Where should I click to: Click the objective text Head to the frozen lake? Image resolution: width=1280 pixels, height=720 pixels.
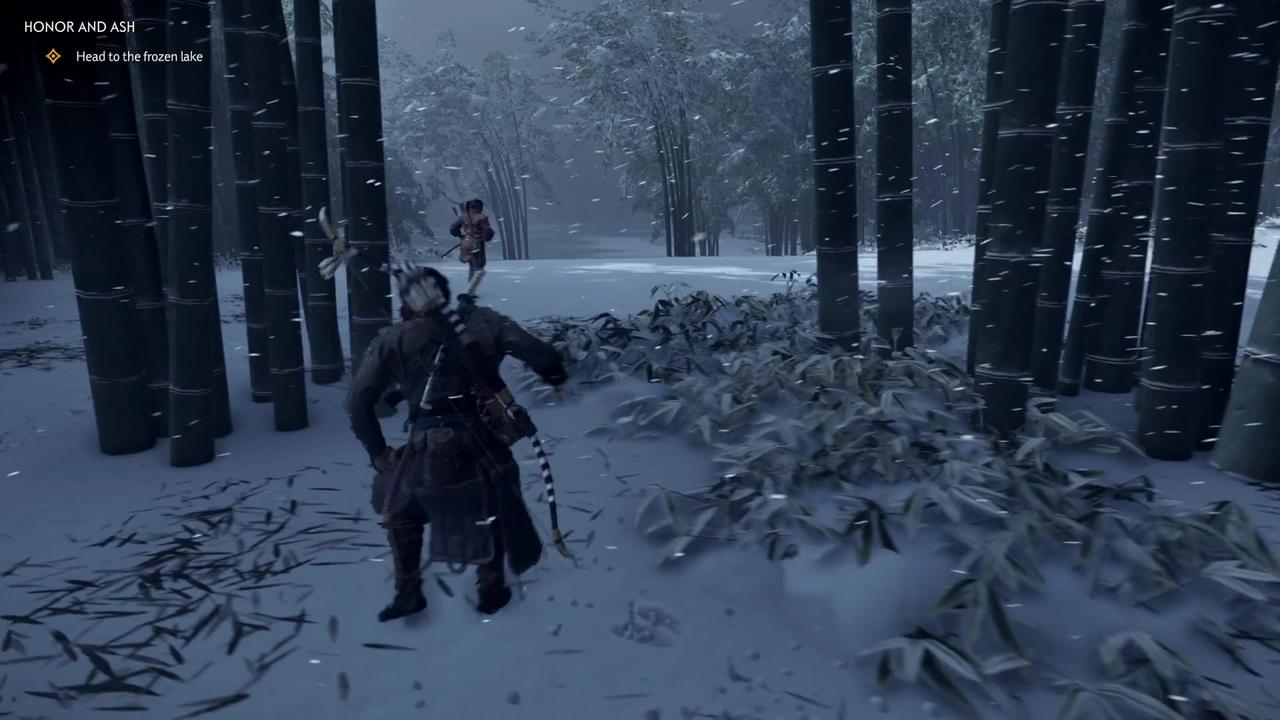pos(139,56)
